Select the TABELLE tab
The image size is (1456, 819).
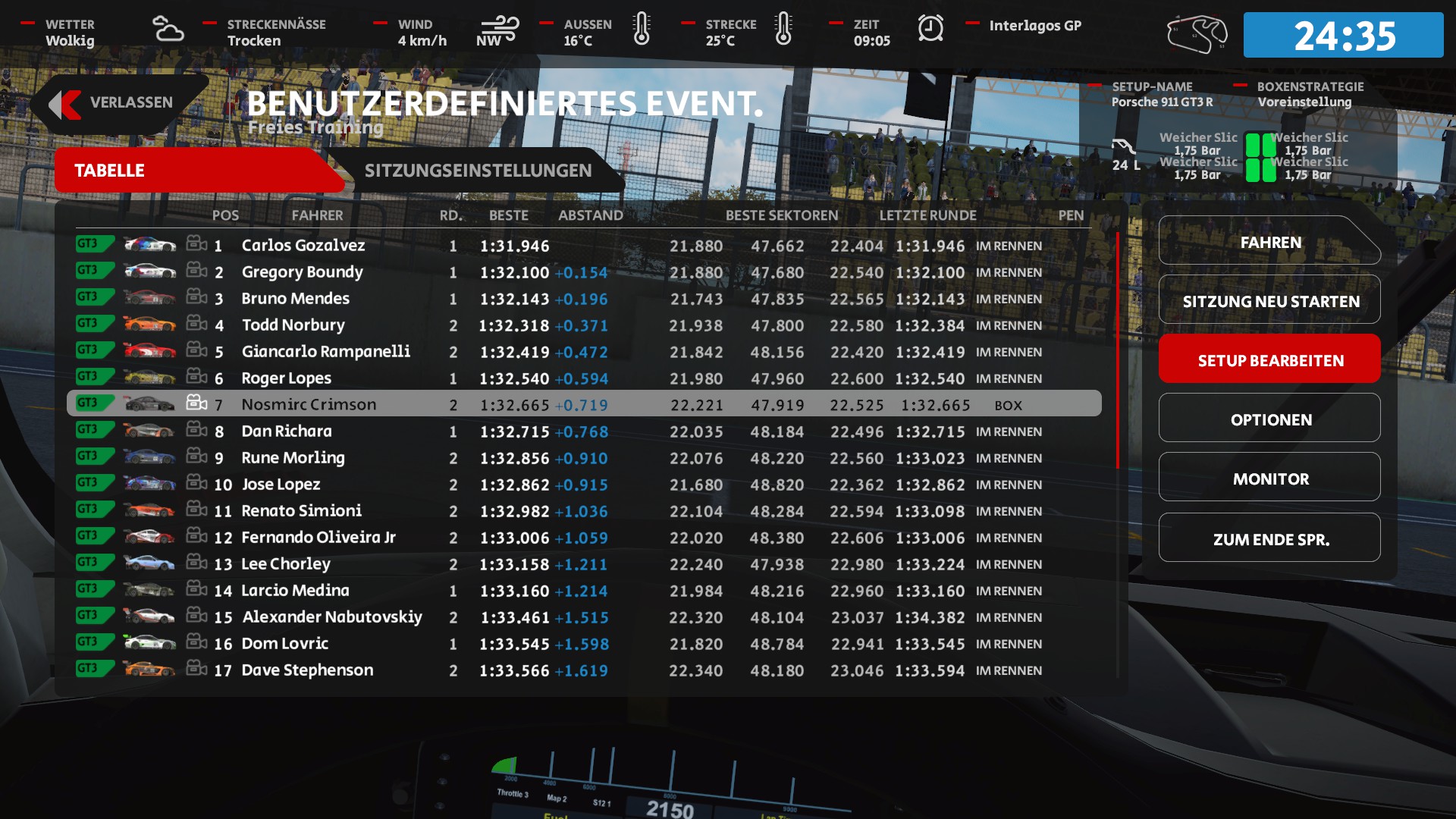tap(110, 171)
